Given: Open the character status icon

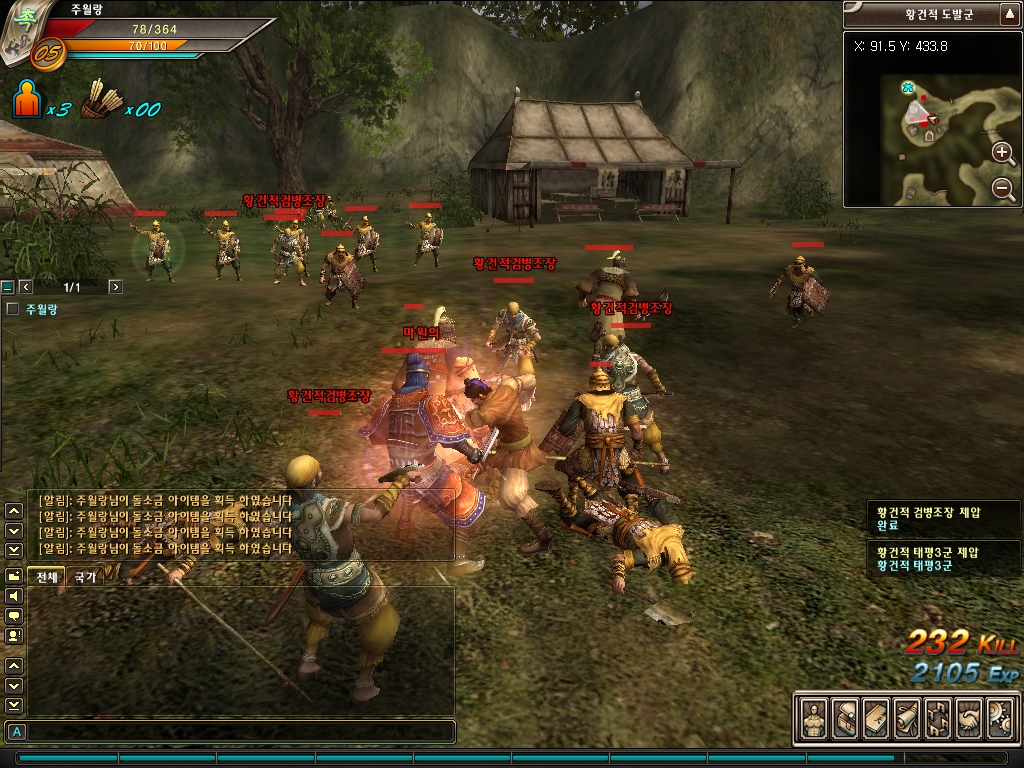Looking at the screenshot, I should point(814,718).
